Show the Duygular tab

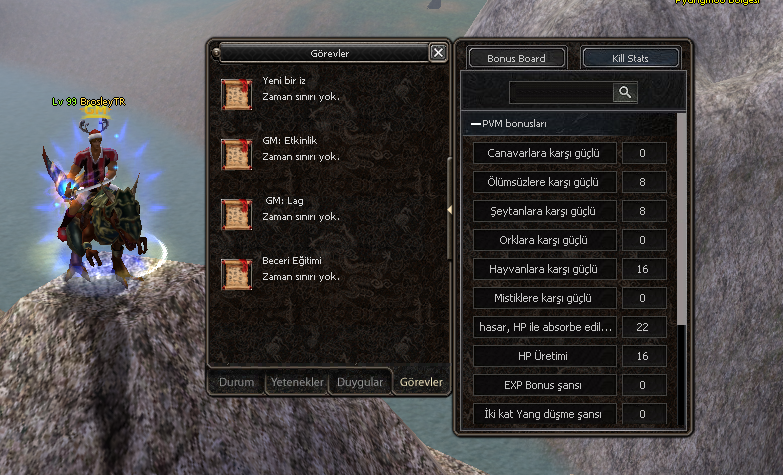click(360, 382)
